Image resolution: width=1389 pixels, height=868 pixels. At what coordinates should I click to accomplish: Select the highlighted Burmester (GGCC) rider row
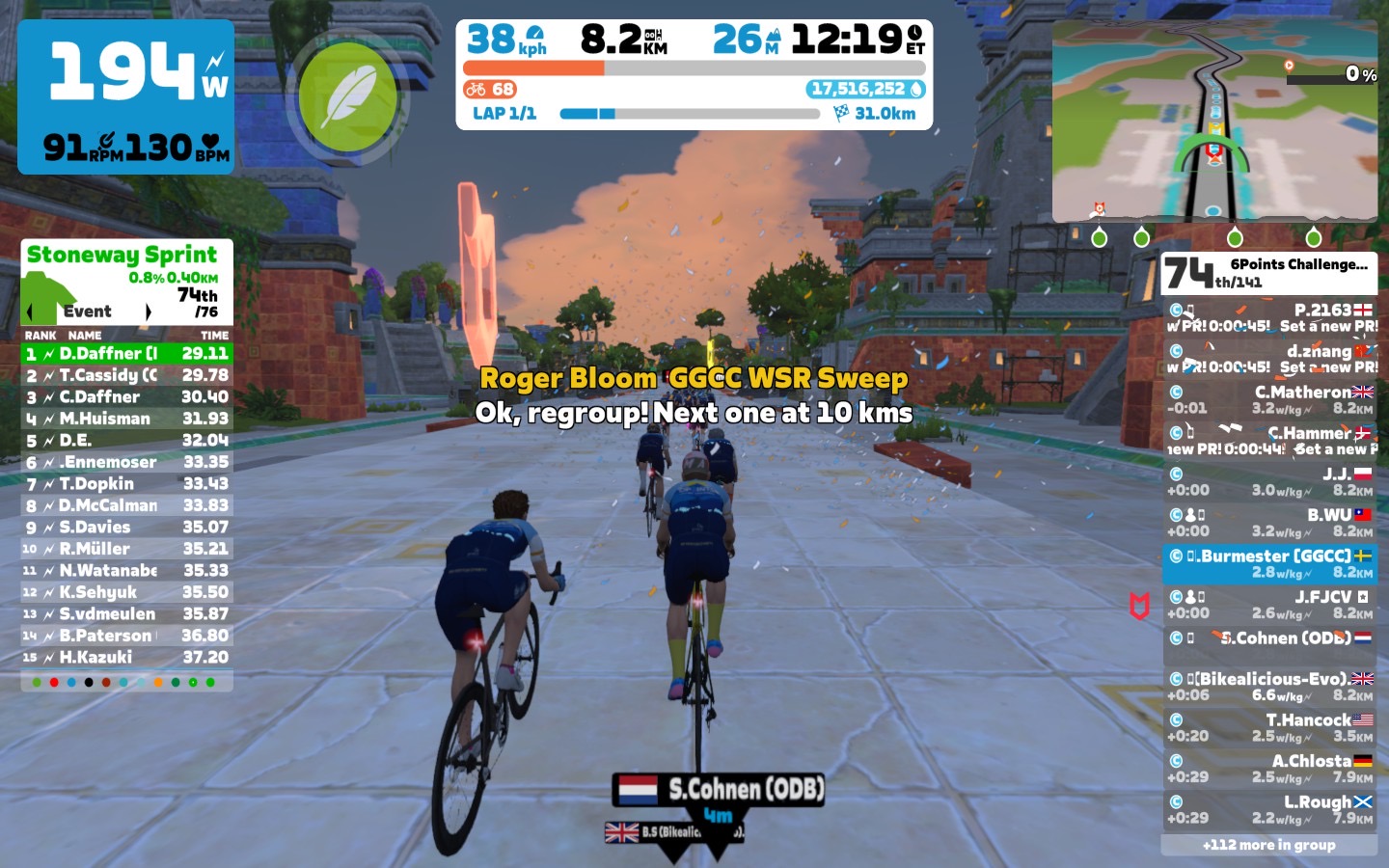click(1269, 563)
